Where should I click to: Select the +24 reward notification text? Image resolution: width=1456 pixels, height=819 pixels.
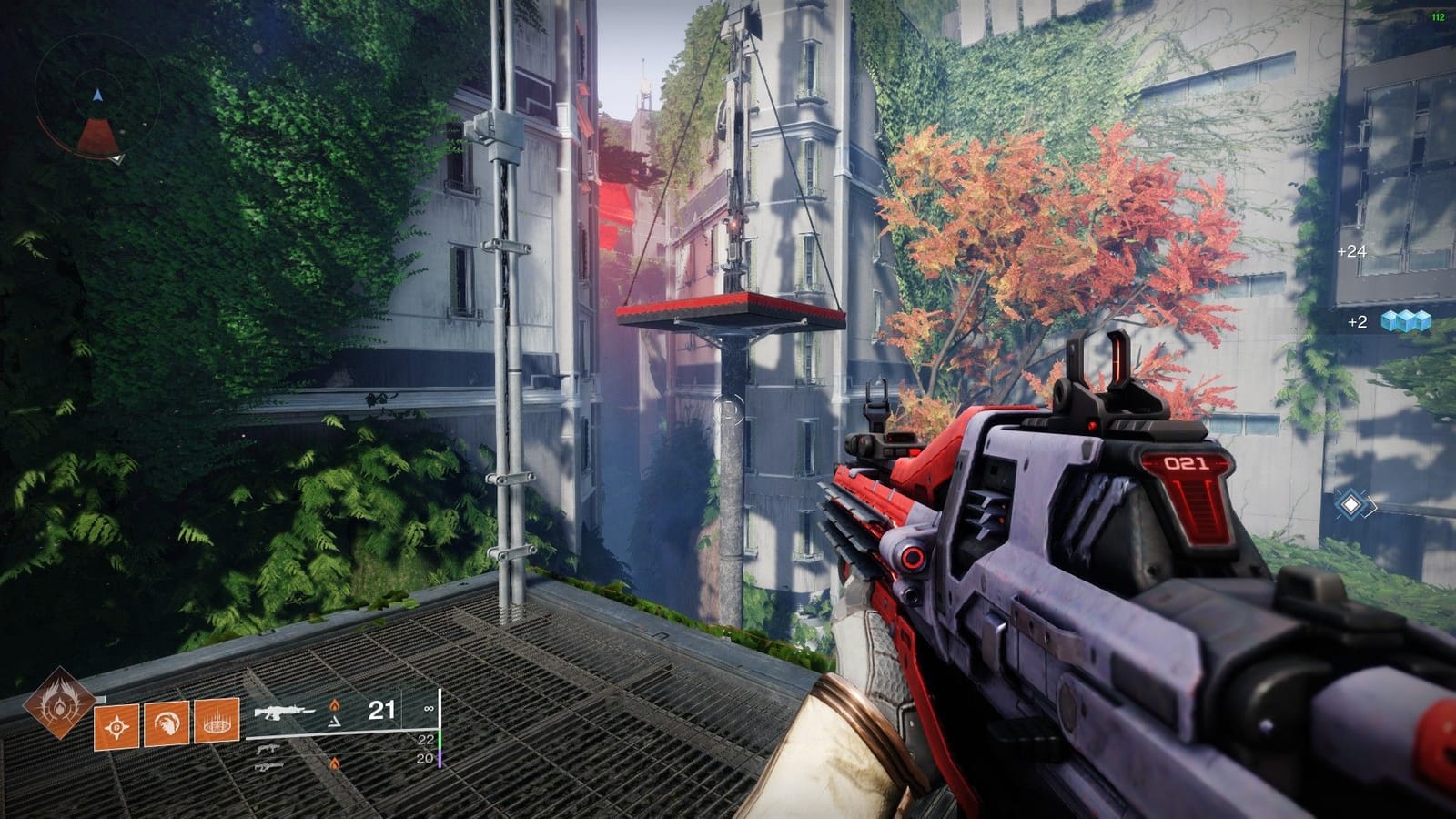point(1351,251)
